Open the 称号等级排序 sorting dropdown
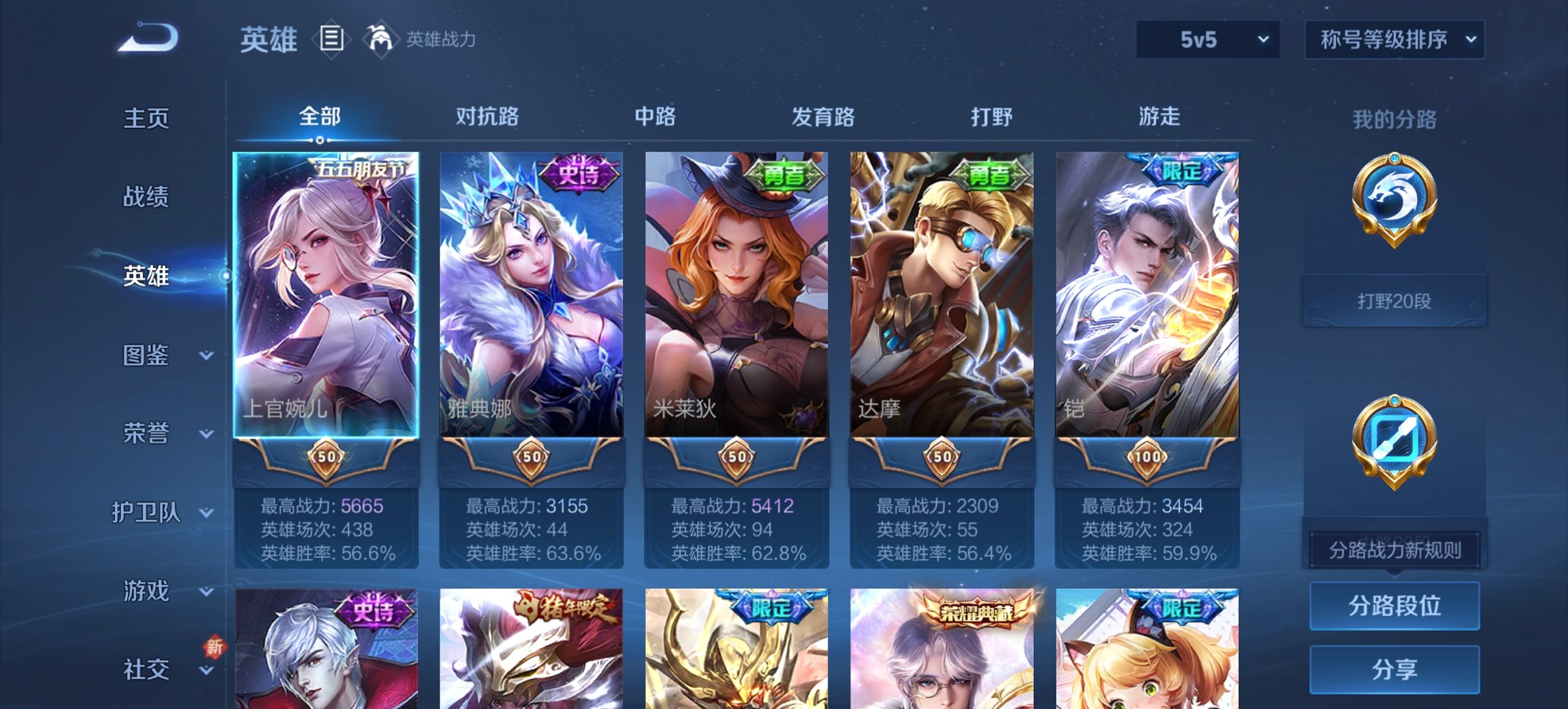 point(1394,40)
